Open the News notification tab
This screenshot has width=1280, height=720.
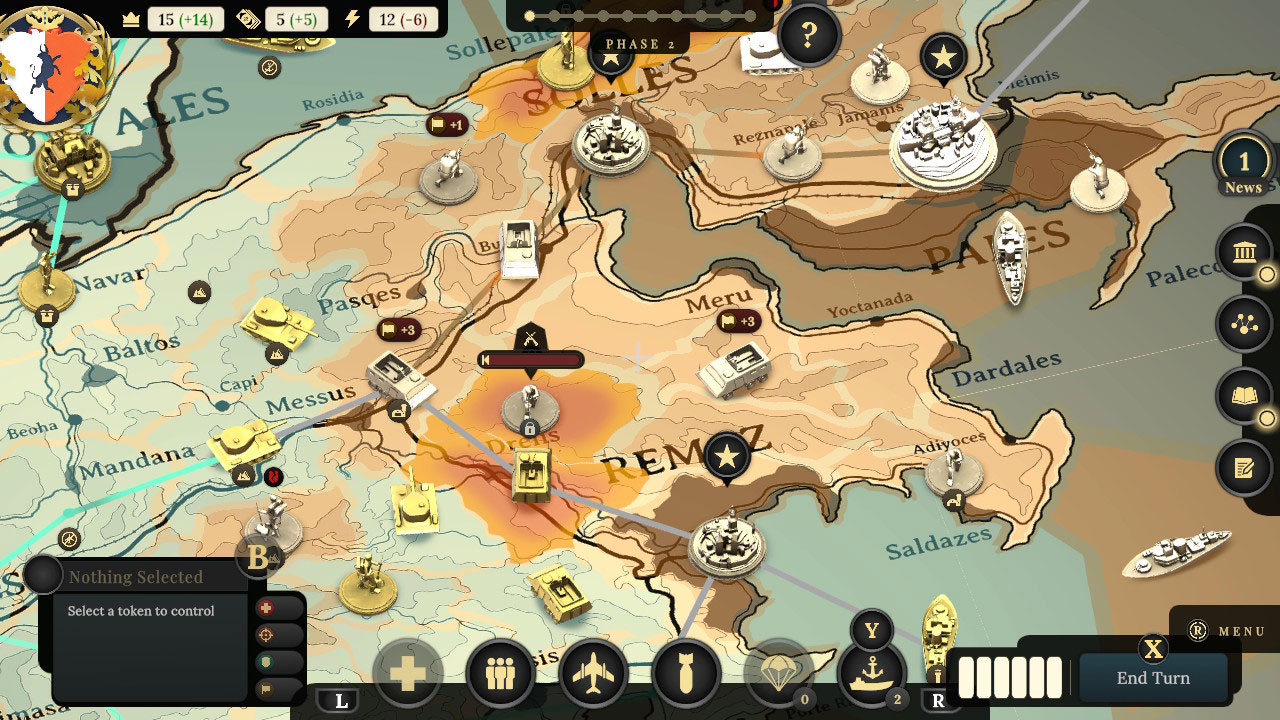[x=1243, y=166]
